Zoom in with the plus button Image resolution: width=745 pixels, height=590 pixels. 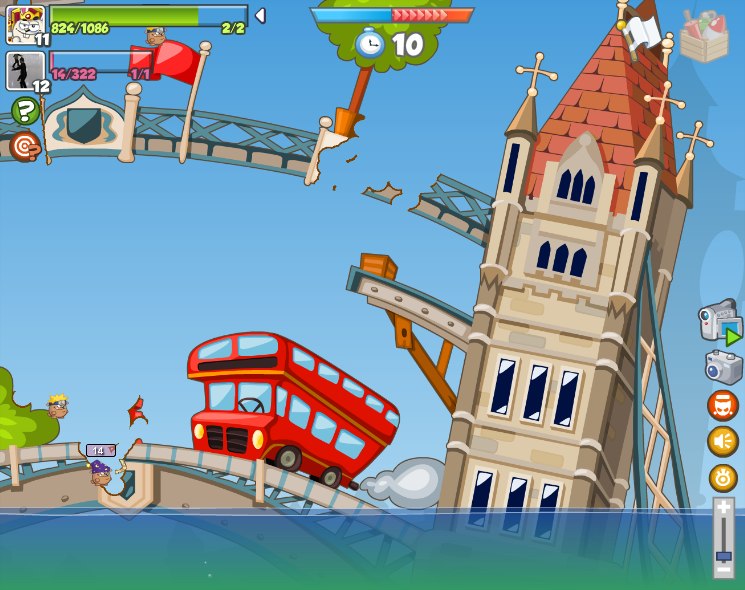(723, 508)
